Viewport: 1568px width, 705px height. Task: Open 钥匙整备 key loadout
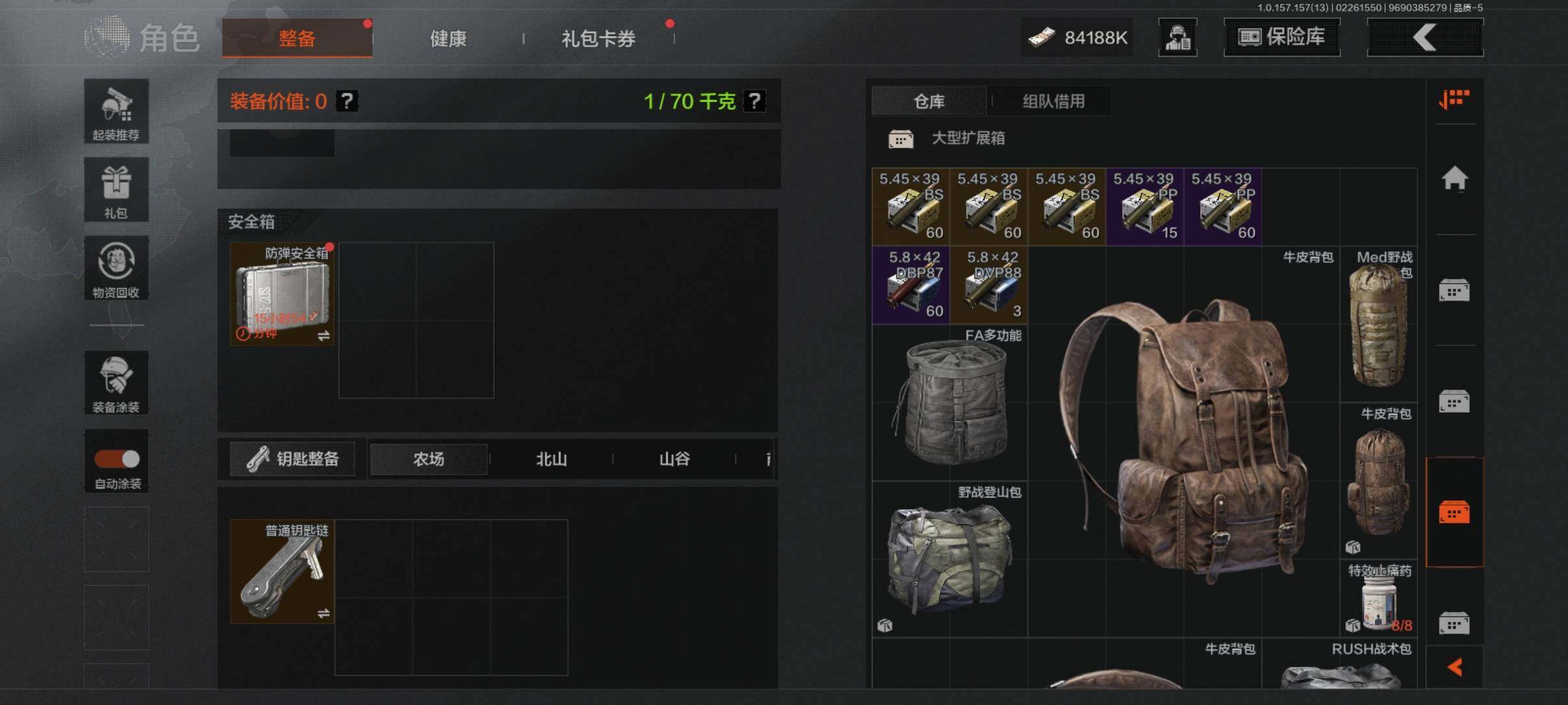coord(293,459)
